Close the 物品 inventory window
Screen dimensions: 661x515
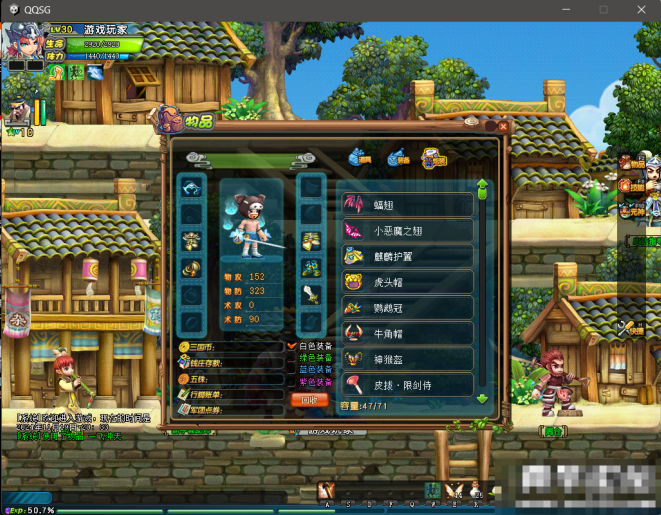(x=503, y=126)
